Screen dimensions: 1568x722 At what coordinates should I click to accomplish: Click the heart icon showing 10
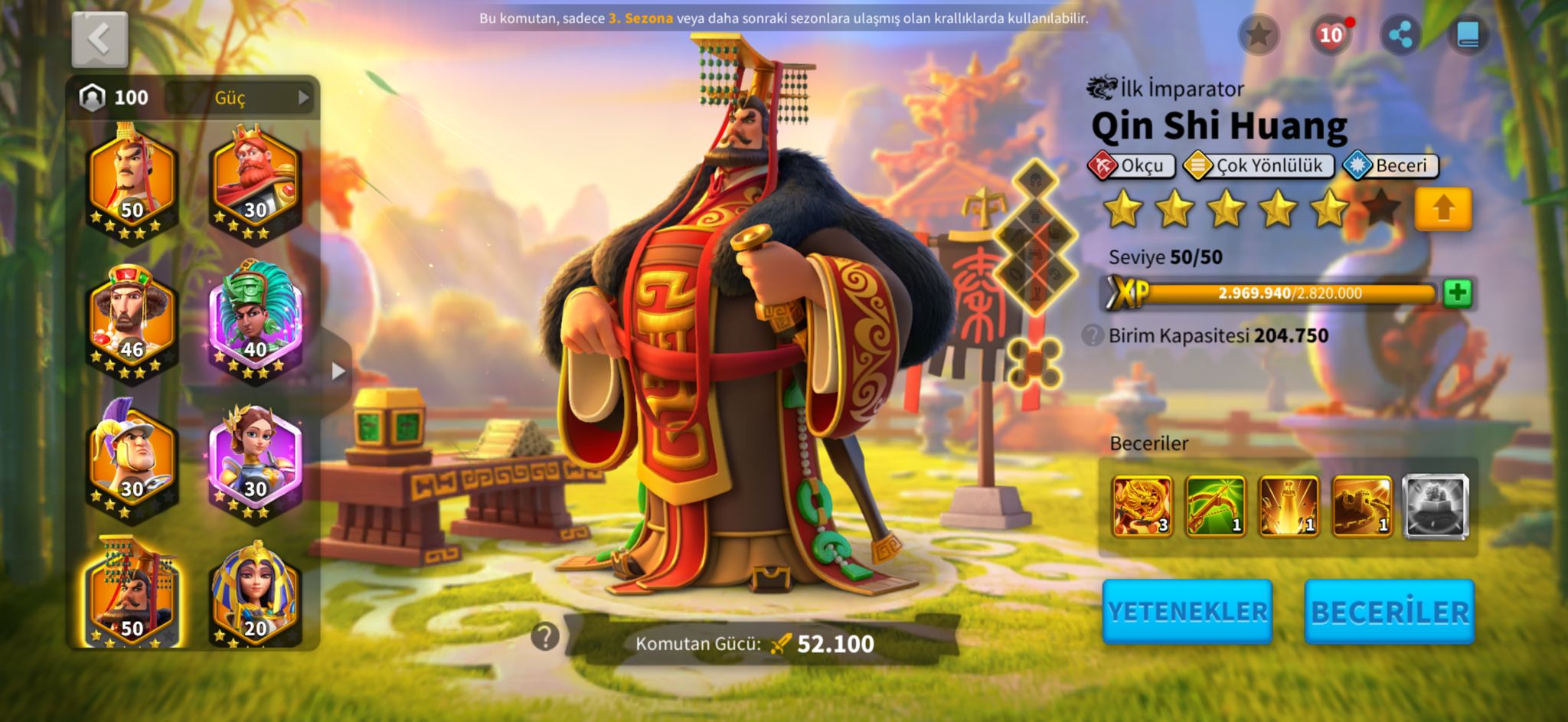(x=1331, y=34)
